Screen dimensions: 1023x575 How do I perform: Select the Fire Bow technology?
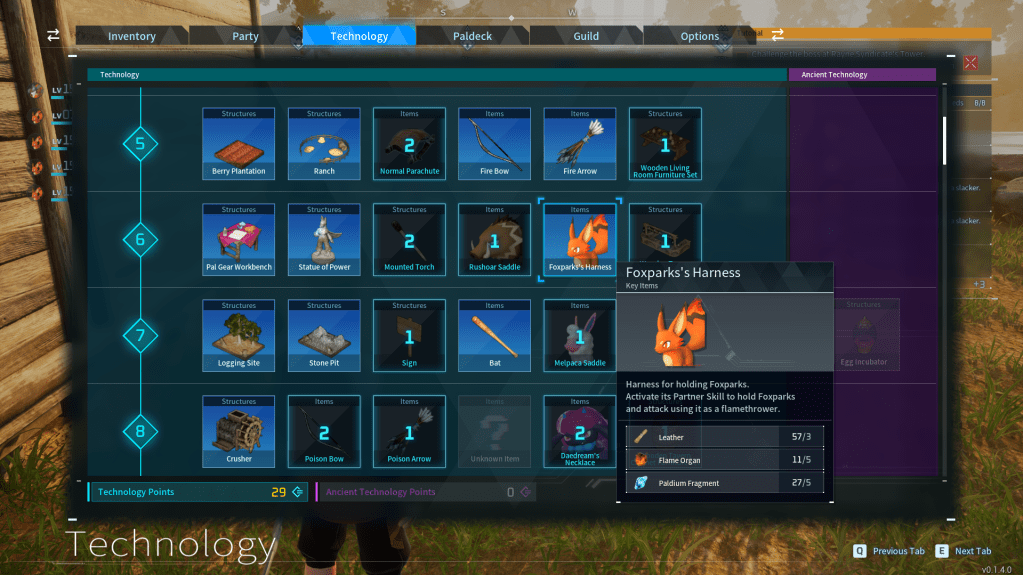tap(495, 144)
